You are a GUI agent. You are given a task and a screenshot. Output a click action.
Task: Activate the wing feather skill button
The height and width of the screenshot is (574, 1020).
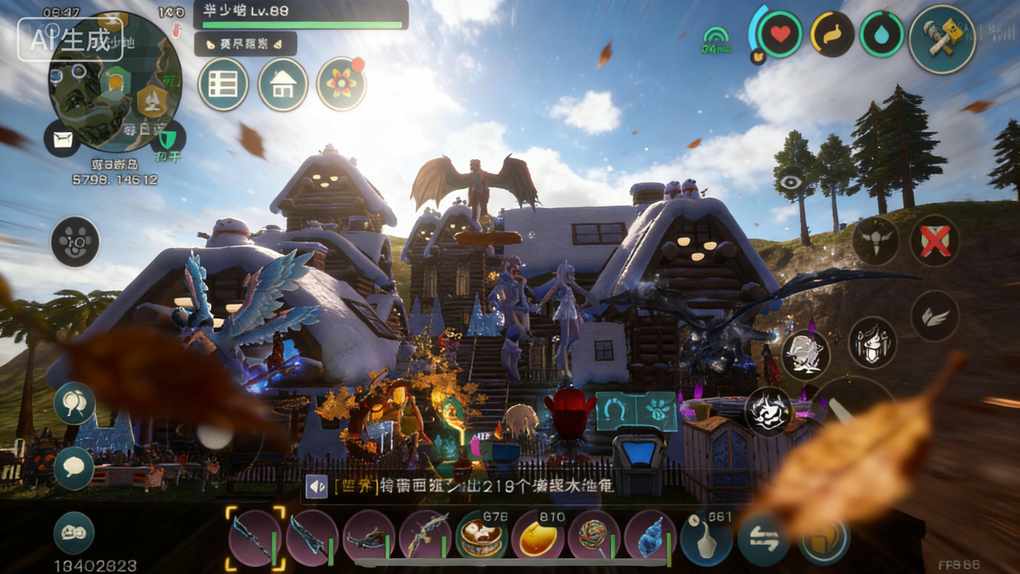click(x=935, y=316)
